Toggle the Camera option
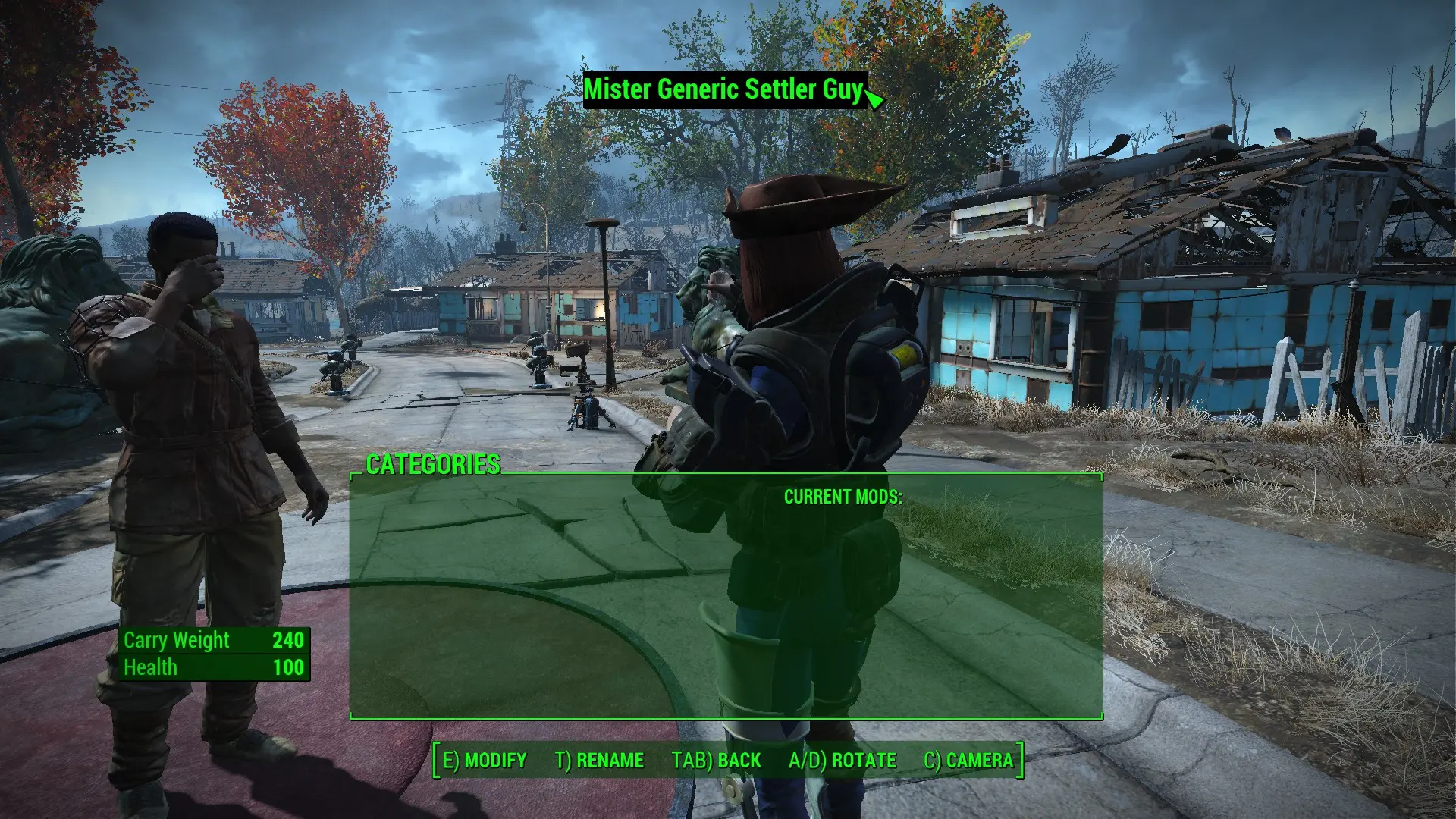Image resolution: width=1456 pixels, height=819 pixels. (968, 760)
